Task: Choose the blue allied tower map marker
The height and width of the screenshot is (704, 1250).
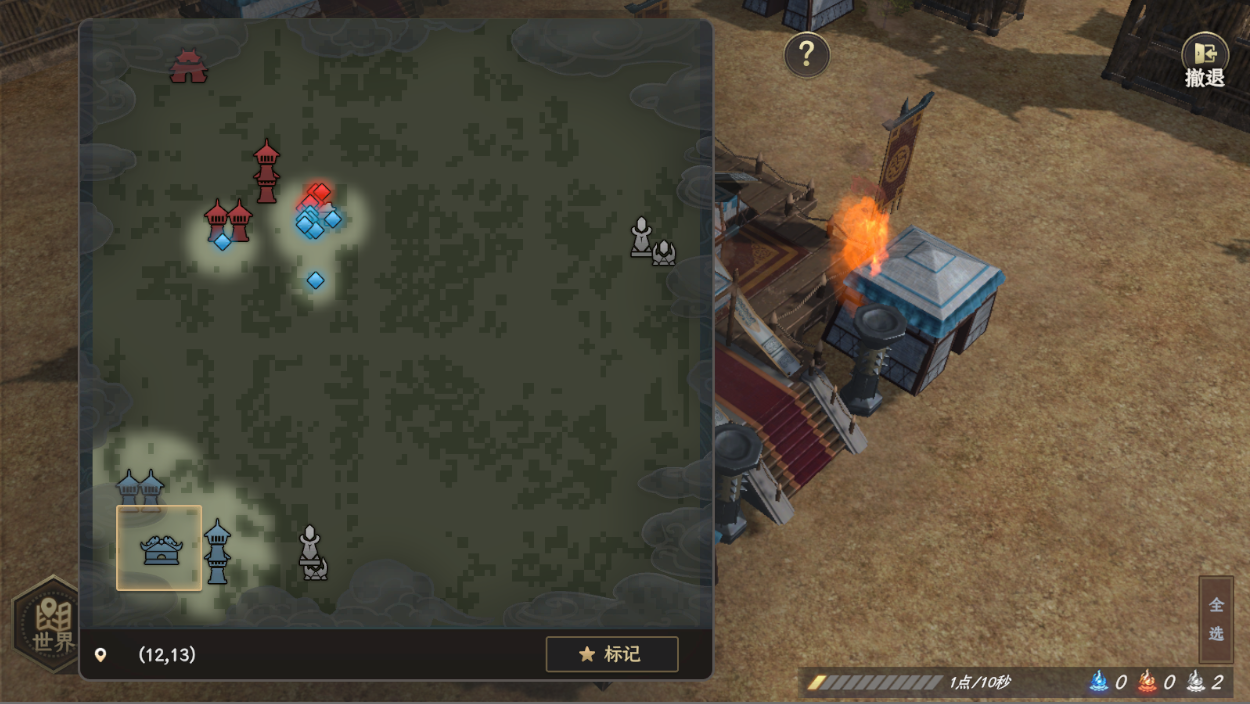Action: tap(217, 551)
